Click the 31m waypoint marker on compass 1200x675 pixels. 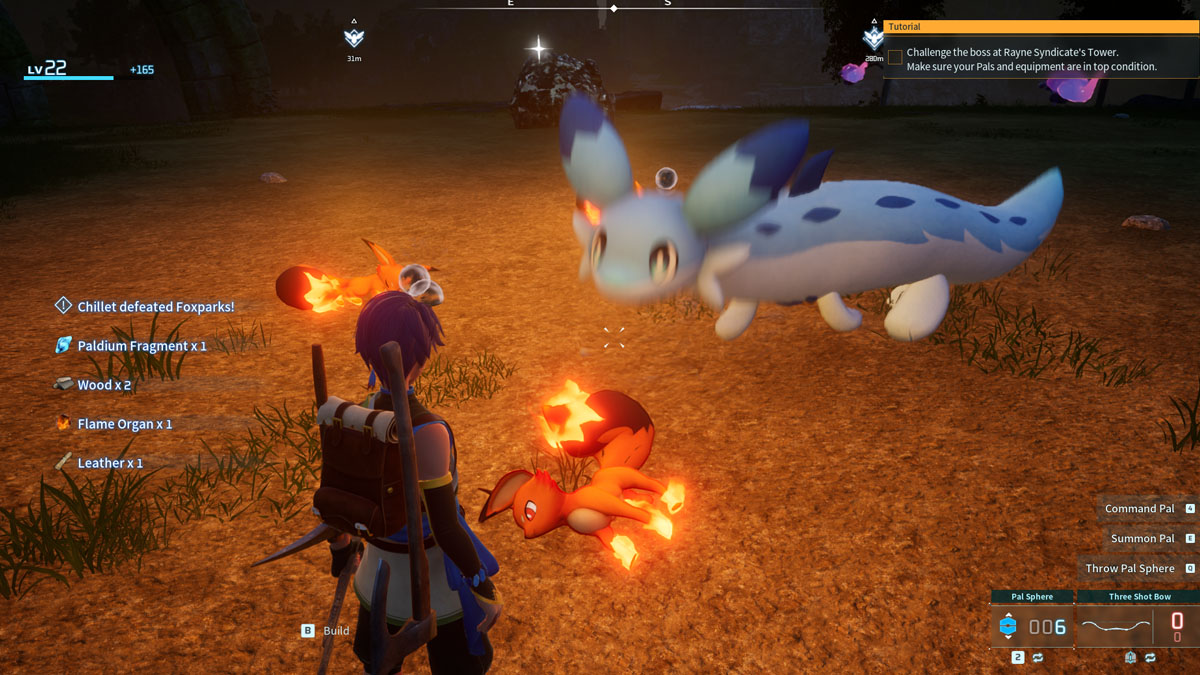(x=353, y=38)
